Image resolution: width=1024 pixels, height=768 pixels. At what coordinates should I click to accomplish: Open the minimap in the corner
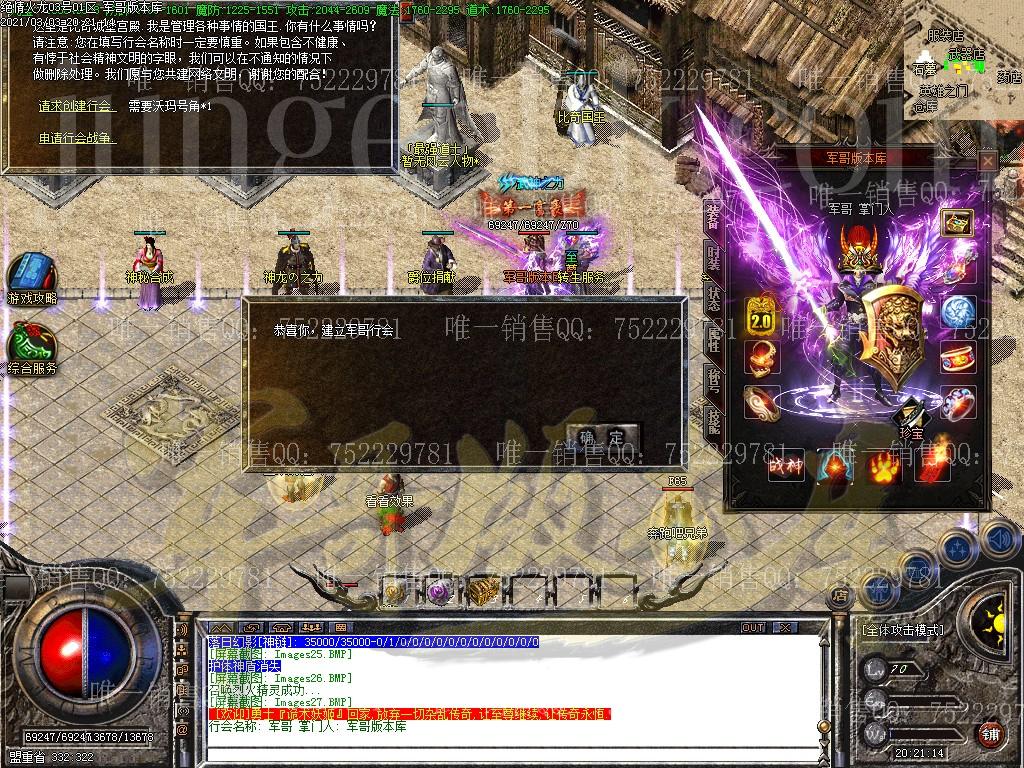coord(963,62)
